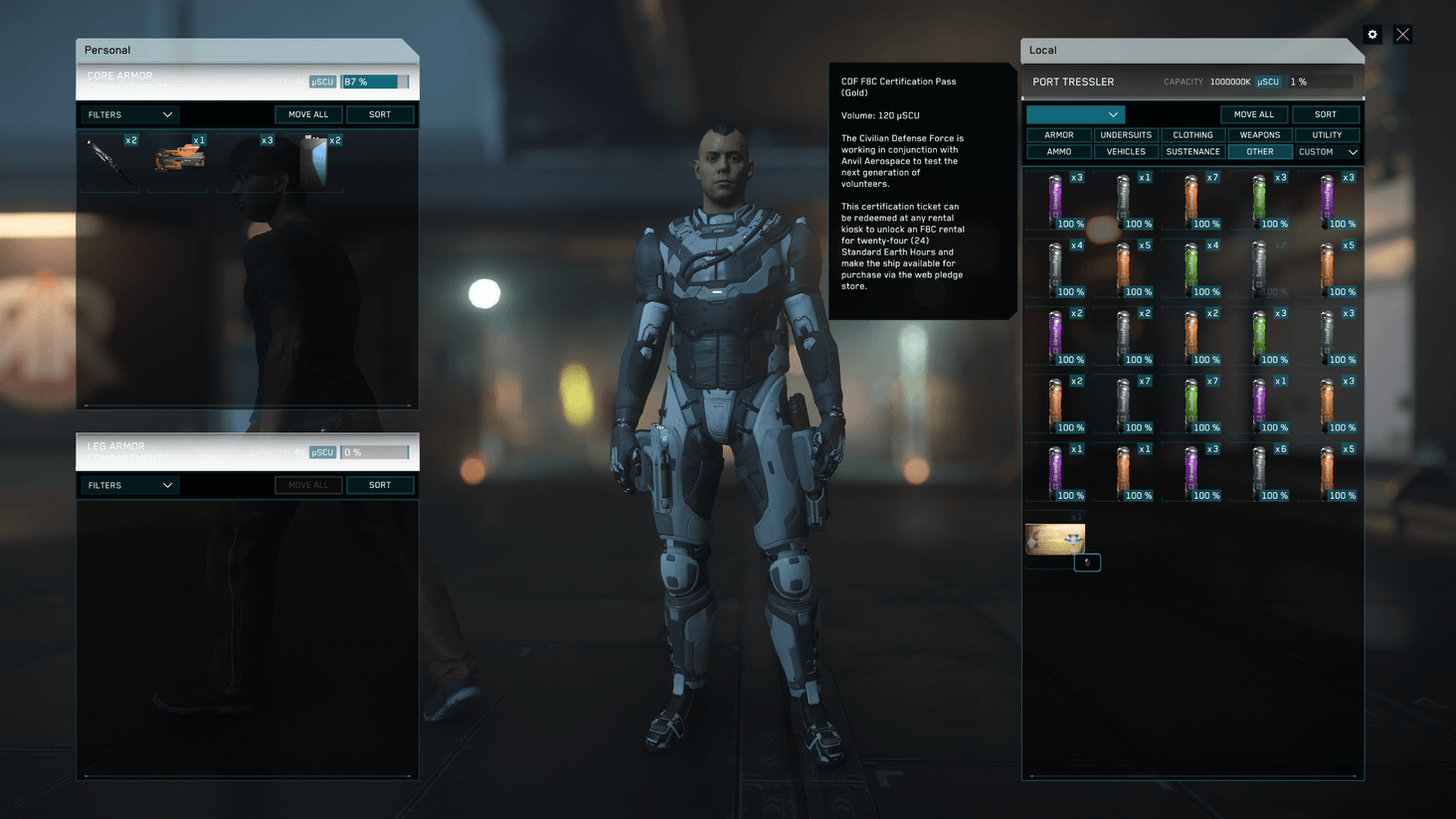Move all items from Core Armor
Screen dimensions: 1456x819
[x=308, y=114]
